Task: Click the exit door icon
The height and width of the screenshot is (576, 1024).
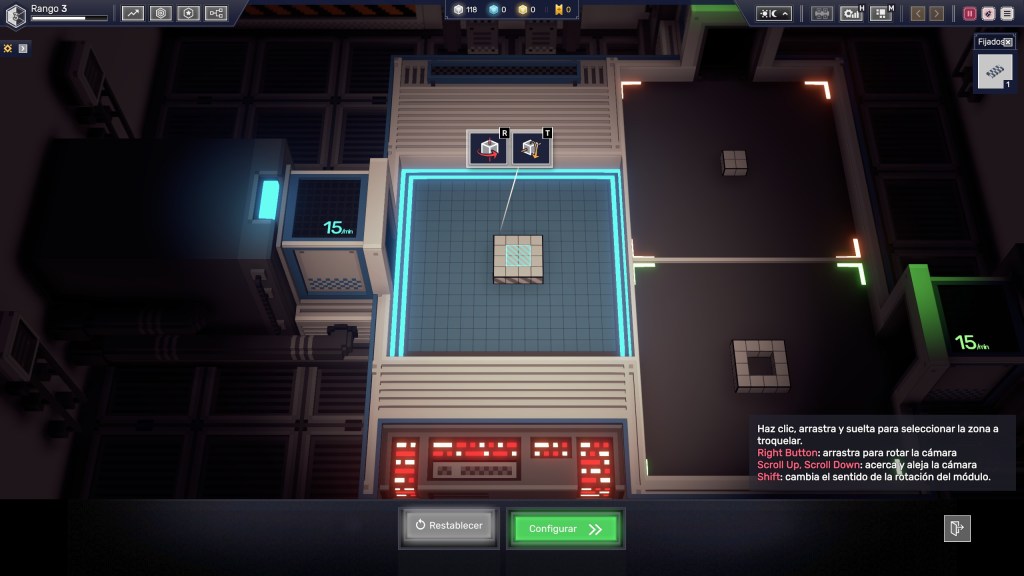Action: coord(957,528)
